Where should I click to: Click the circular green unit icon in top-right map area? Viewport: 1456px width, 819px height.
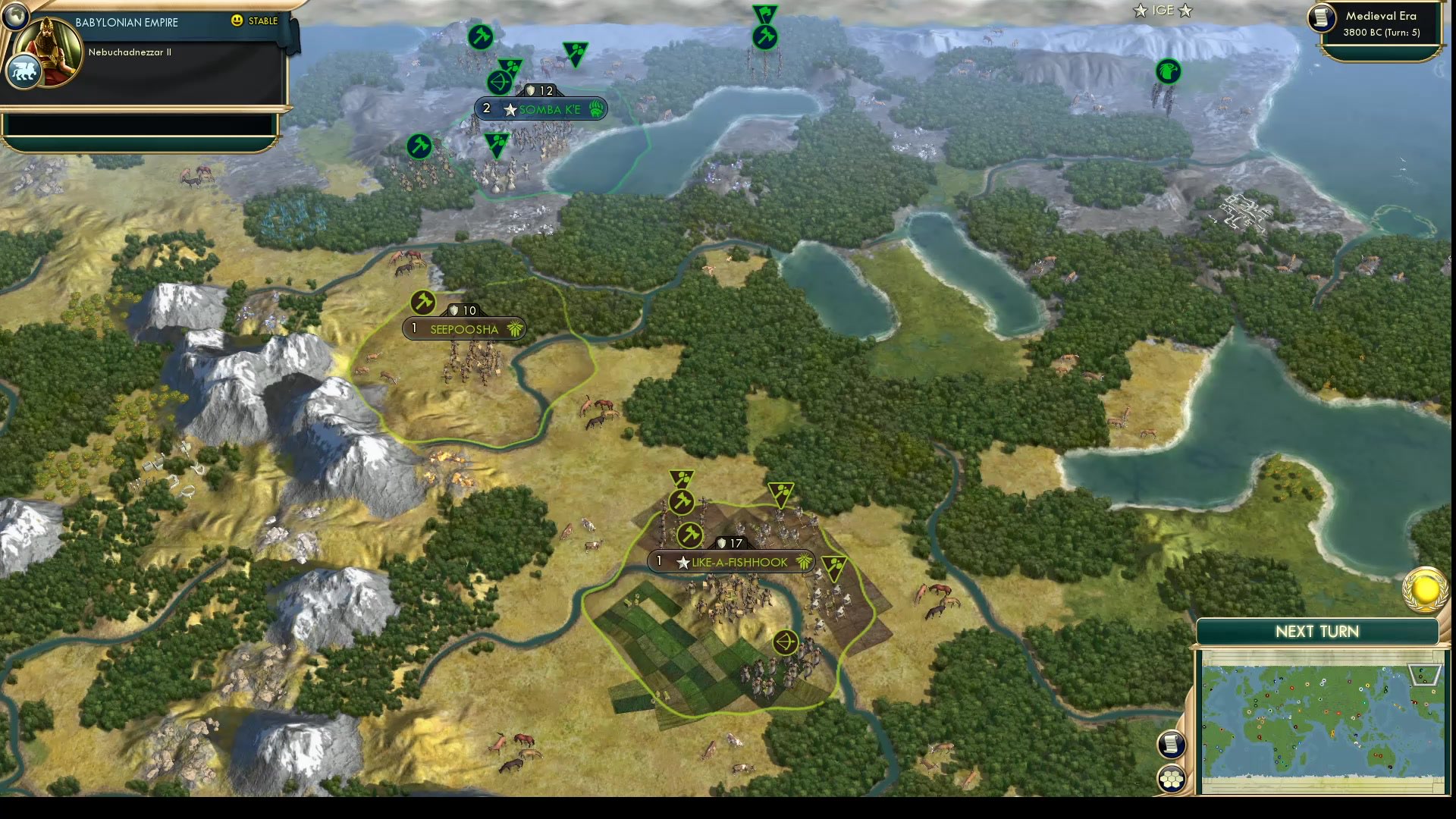click(x=1168, y=72)
